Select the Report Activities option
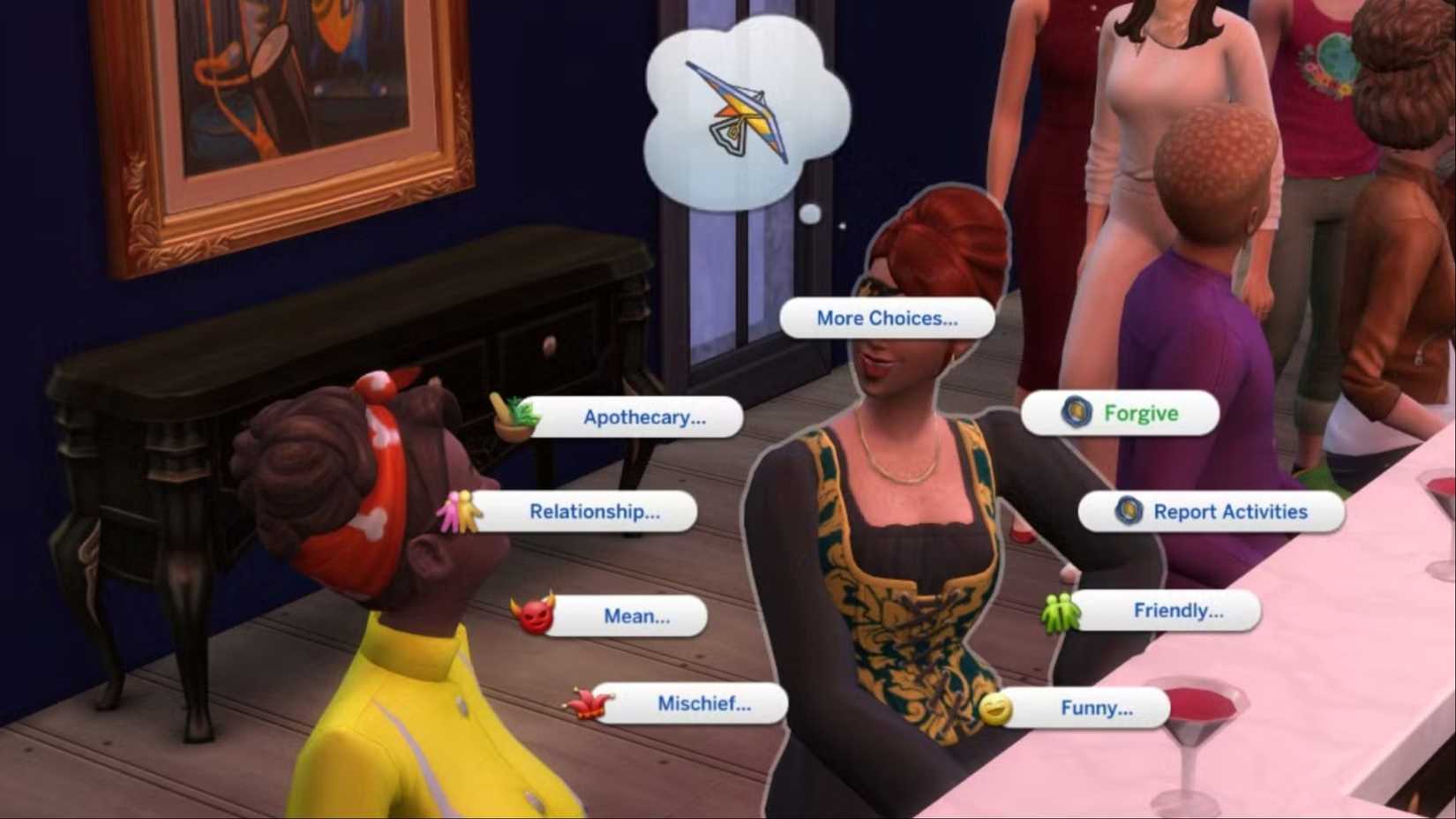The height and width of the screenshot is (819, 1456). pos(1230,511)
